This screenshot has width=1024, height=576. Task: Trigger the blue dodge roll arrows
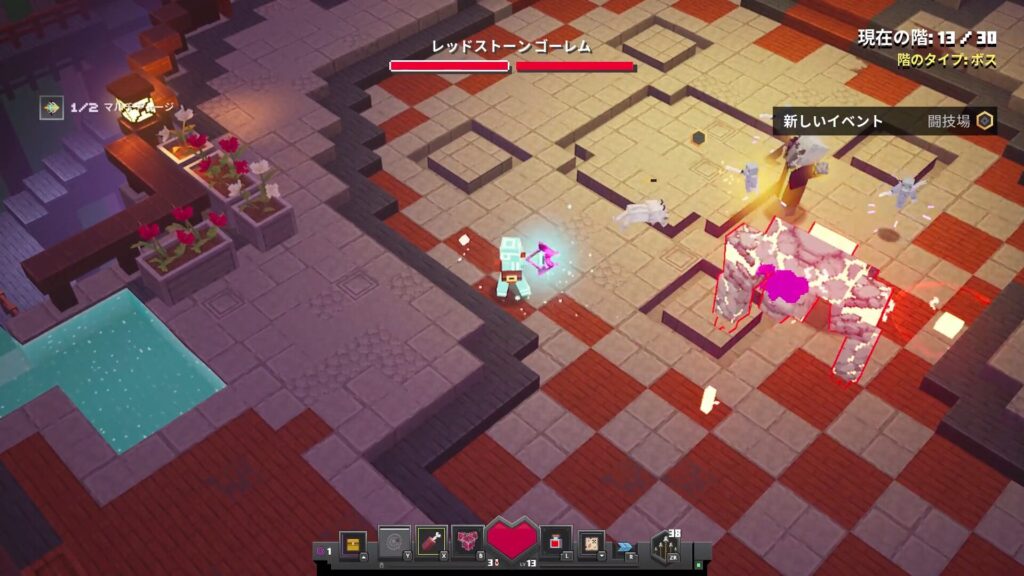pos(625,546)
